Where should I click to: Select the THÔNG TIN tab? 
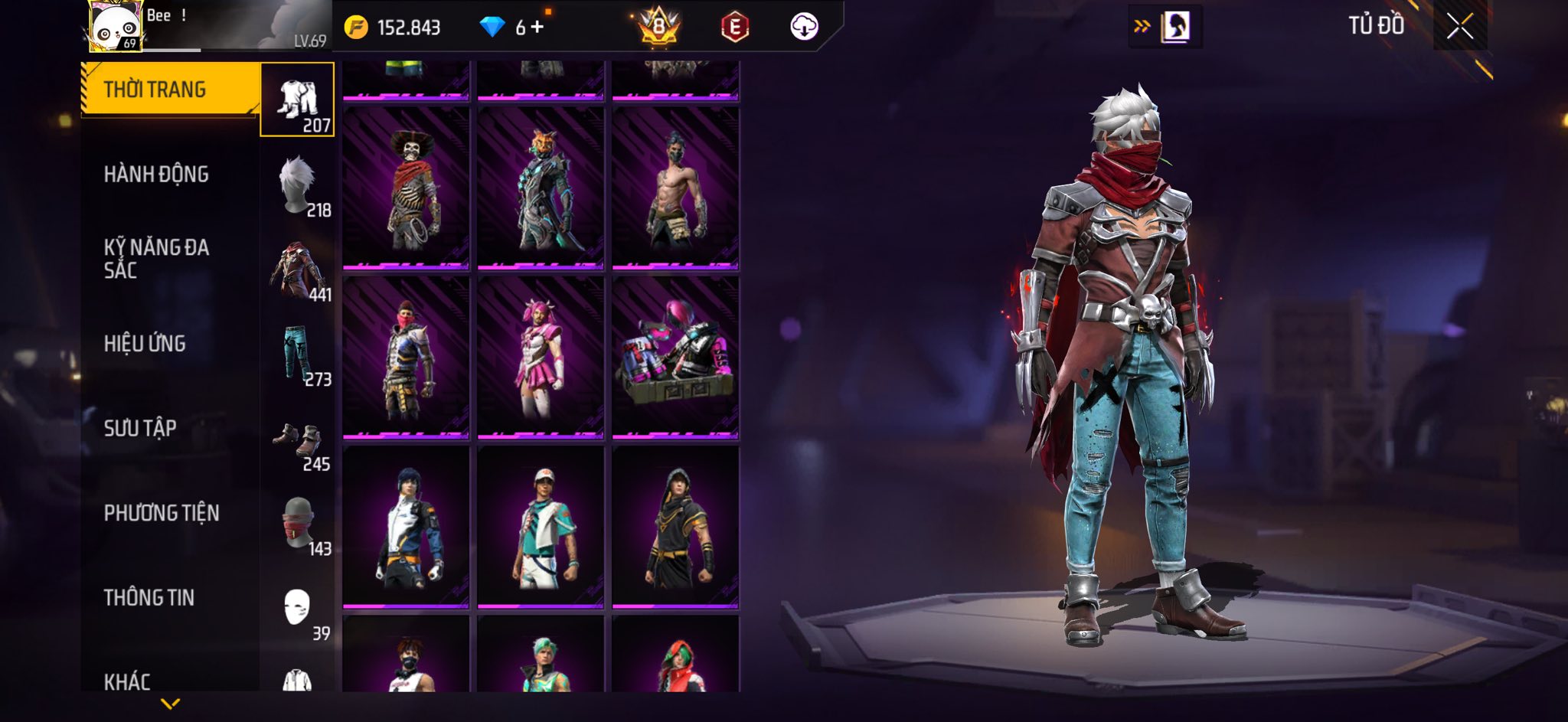click(x=149, y=597)
